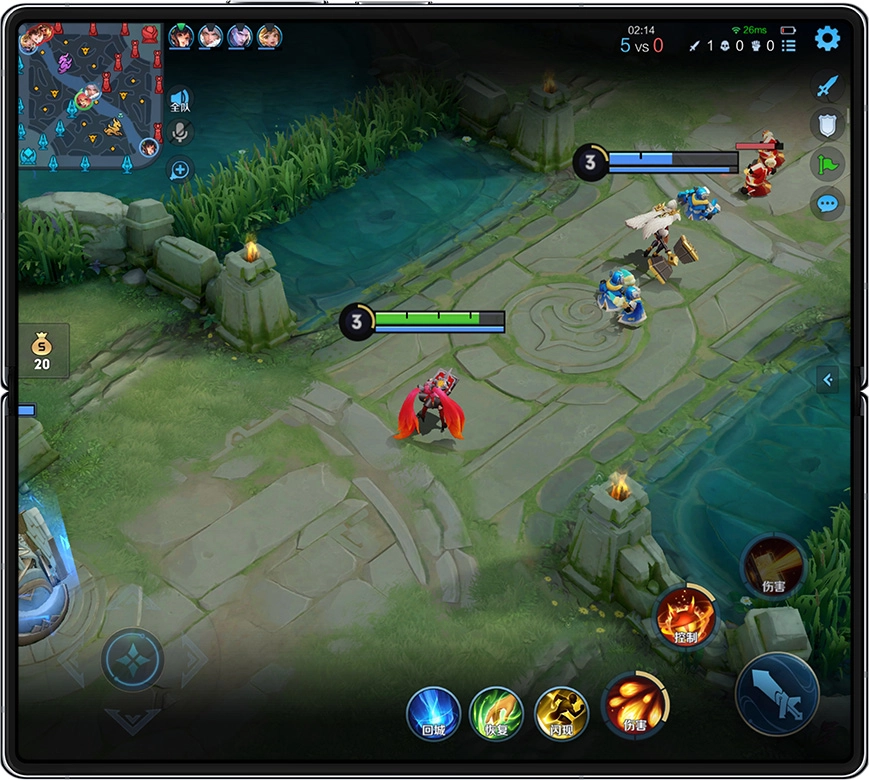Click the battlefield minimap
The height and width of the screenshot is (780, 869).
tap(90, 95)
